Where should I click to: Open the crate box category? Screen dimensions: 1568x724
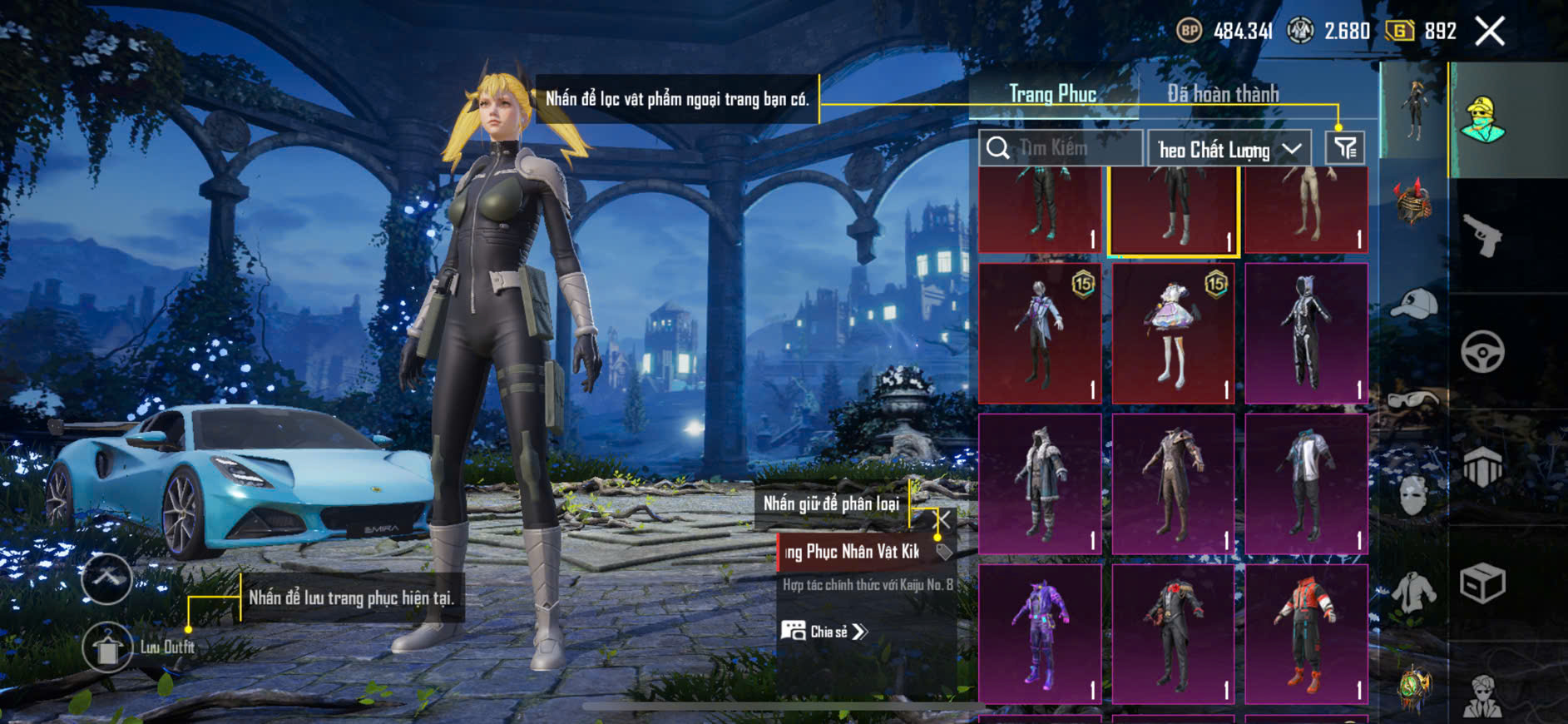[x=1482, y=583]
